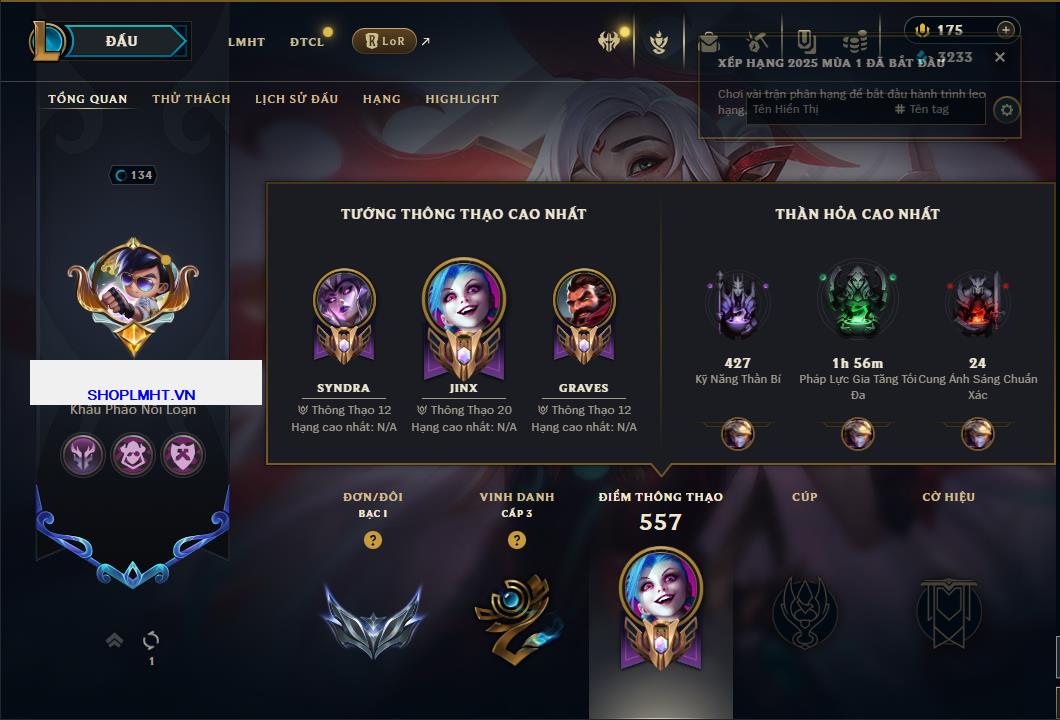
Task: Switch to the HẠNG tab
Action: [x=382, y=99]
